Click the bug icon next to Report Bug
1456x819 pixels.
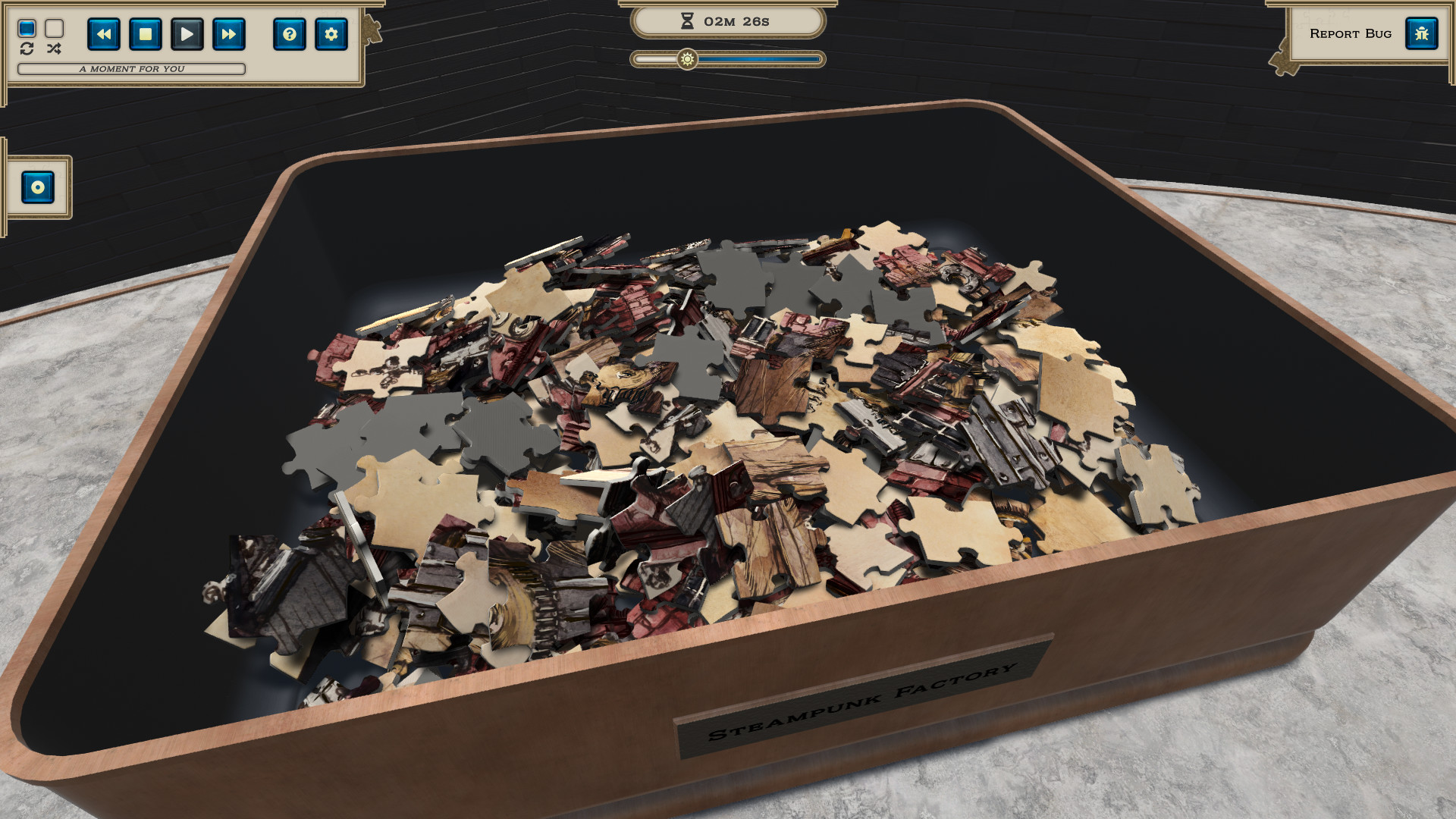[x=1422, y=33]
